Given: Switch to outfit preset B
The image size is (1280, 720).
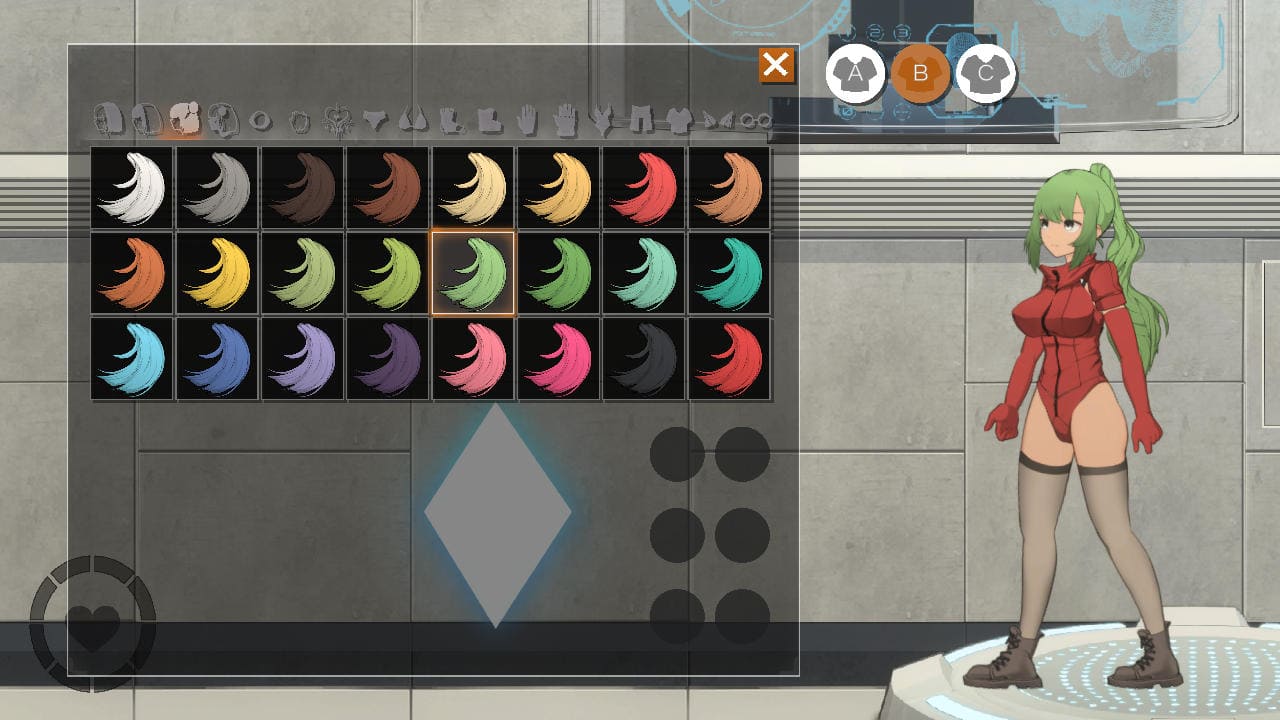Looking at the screenshot, I should [x=920, y=73].
